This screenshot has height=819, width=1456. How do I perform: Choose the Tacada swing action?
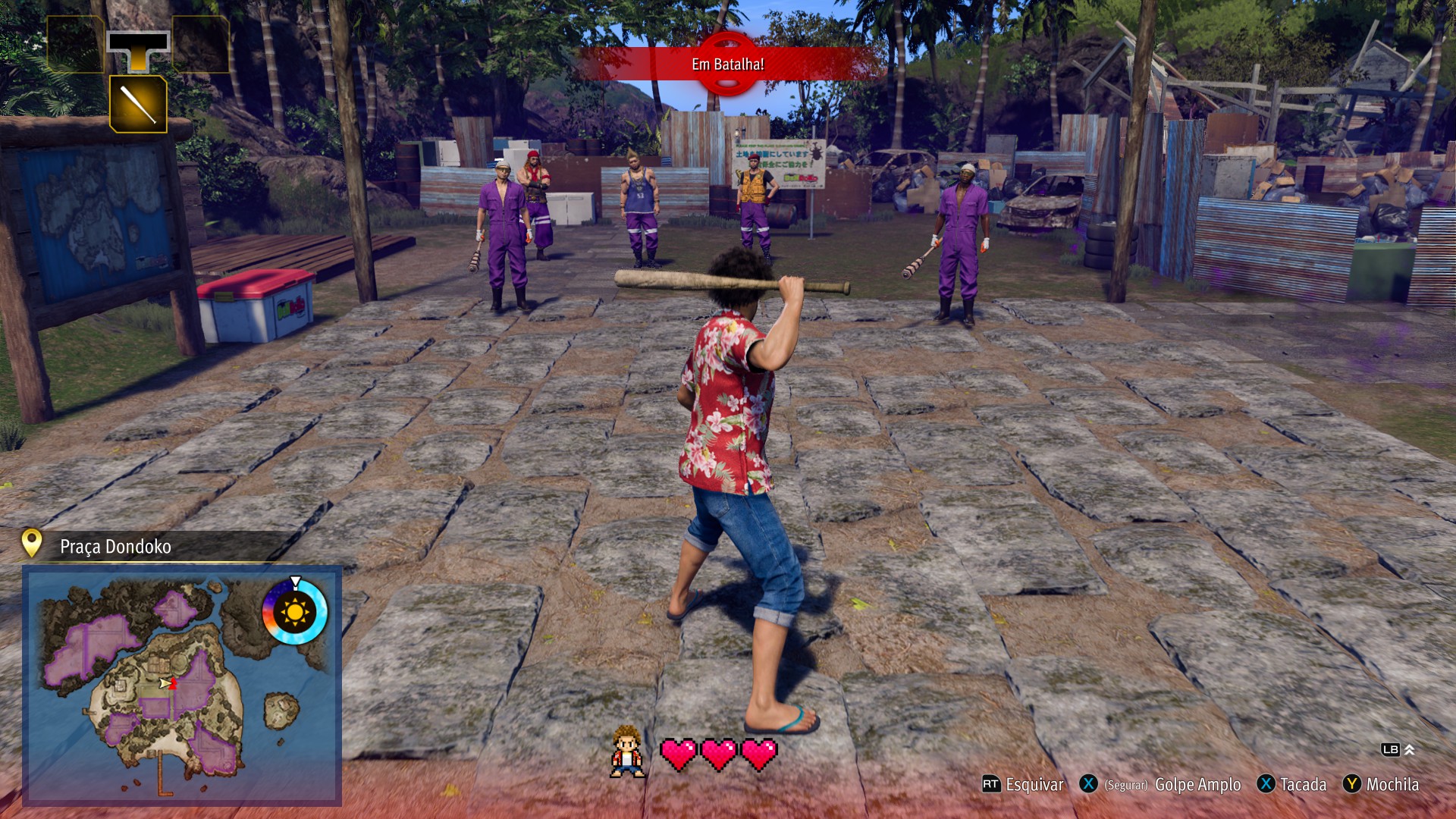coord(1292,785)
